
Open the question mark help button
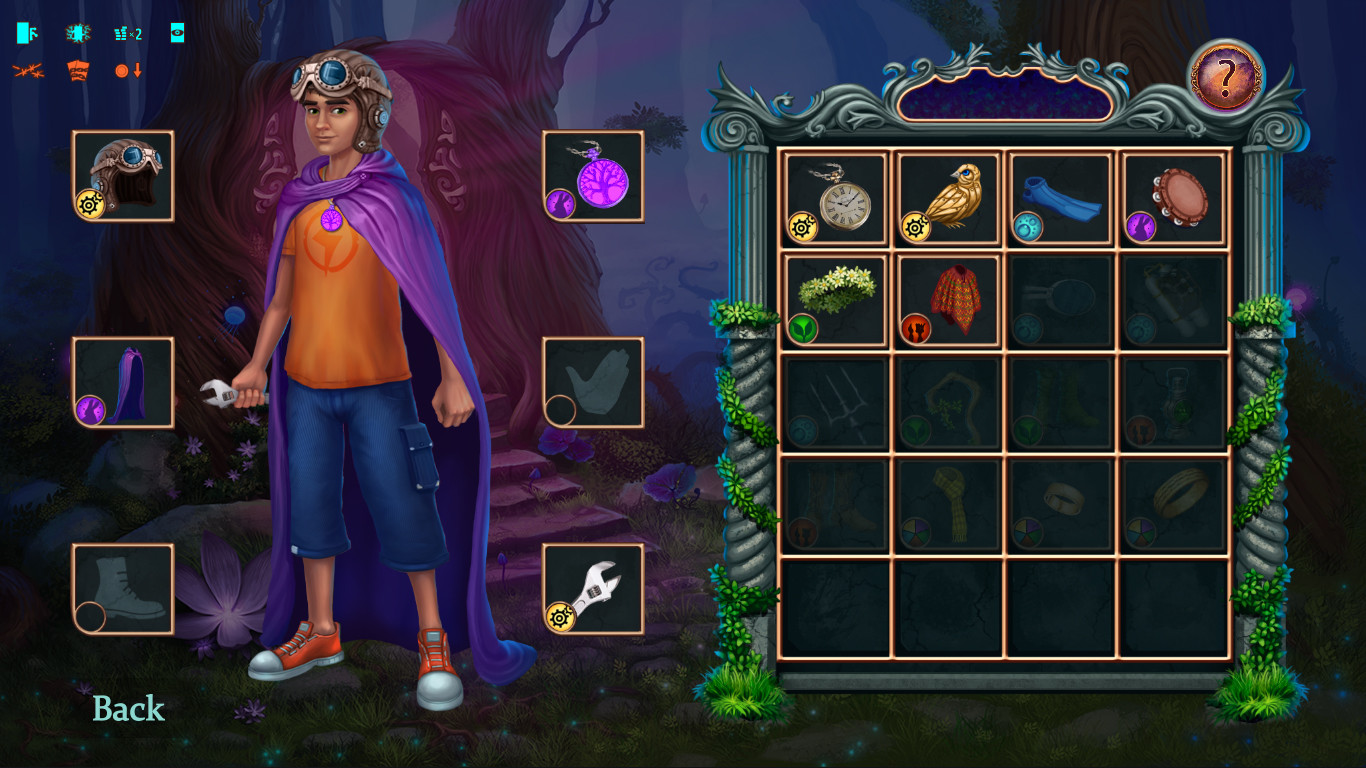click(1225, 77)
